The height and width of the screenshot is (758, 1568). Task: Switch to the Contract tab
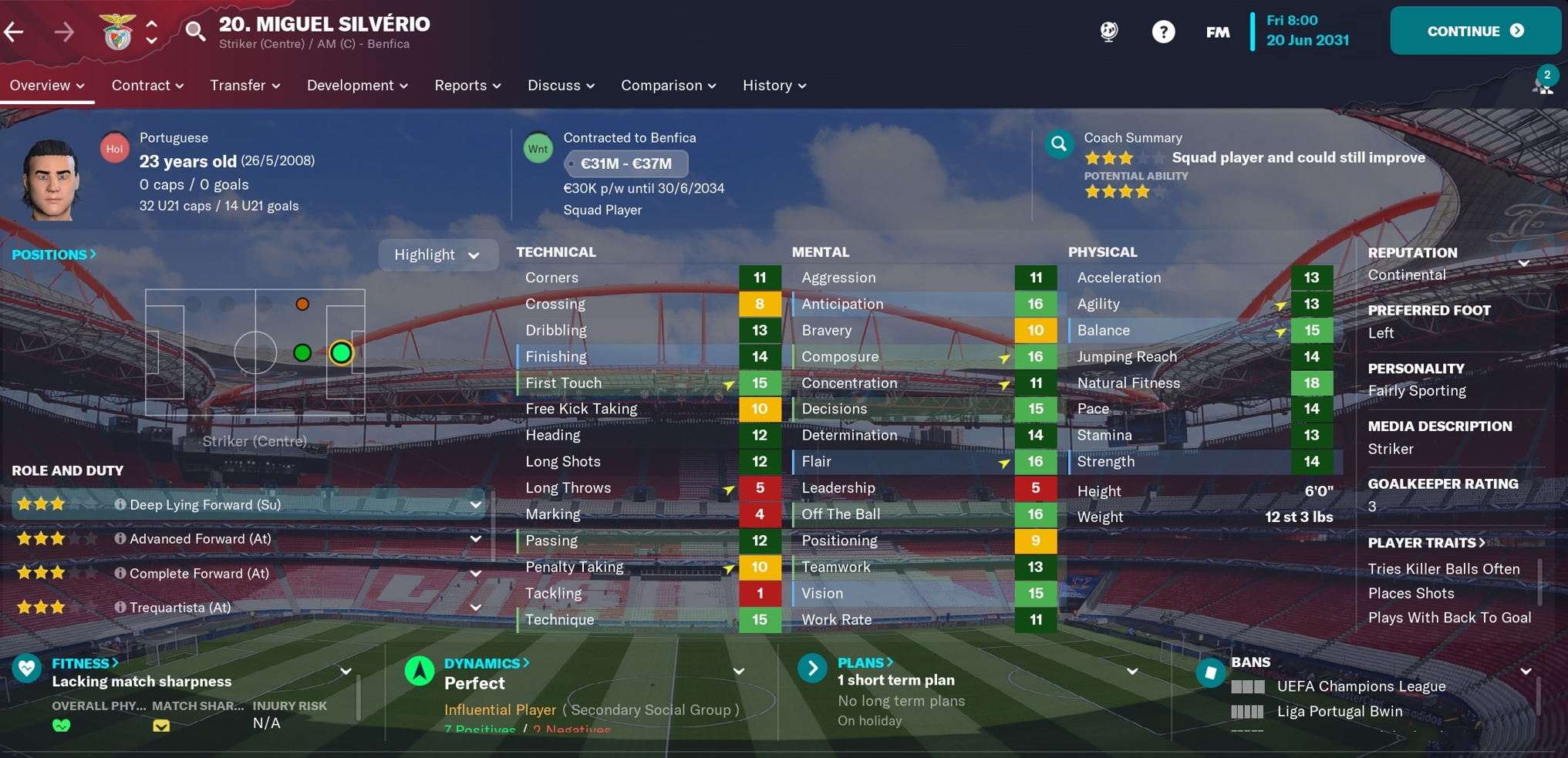coord(147,86)
